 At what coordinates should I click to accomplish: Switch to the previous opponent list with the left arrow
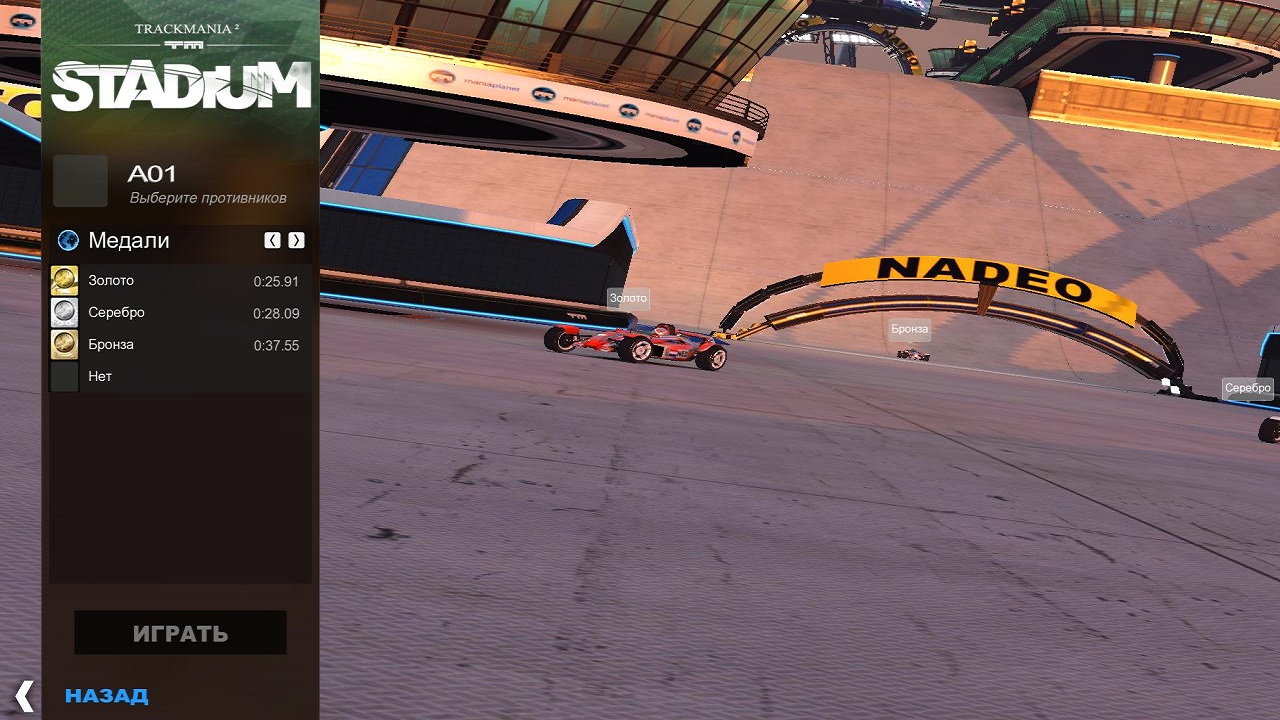[272, 240]
